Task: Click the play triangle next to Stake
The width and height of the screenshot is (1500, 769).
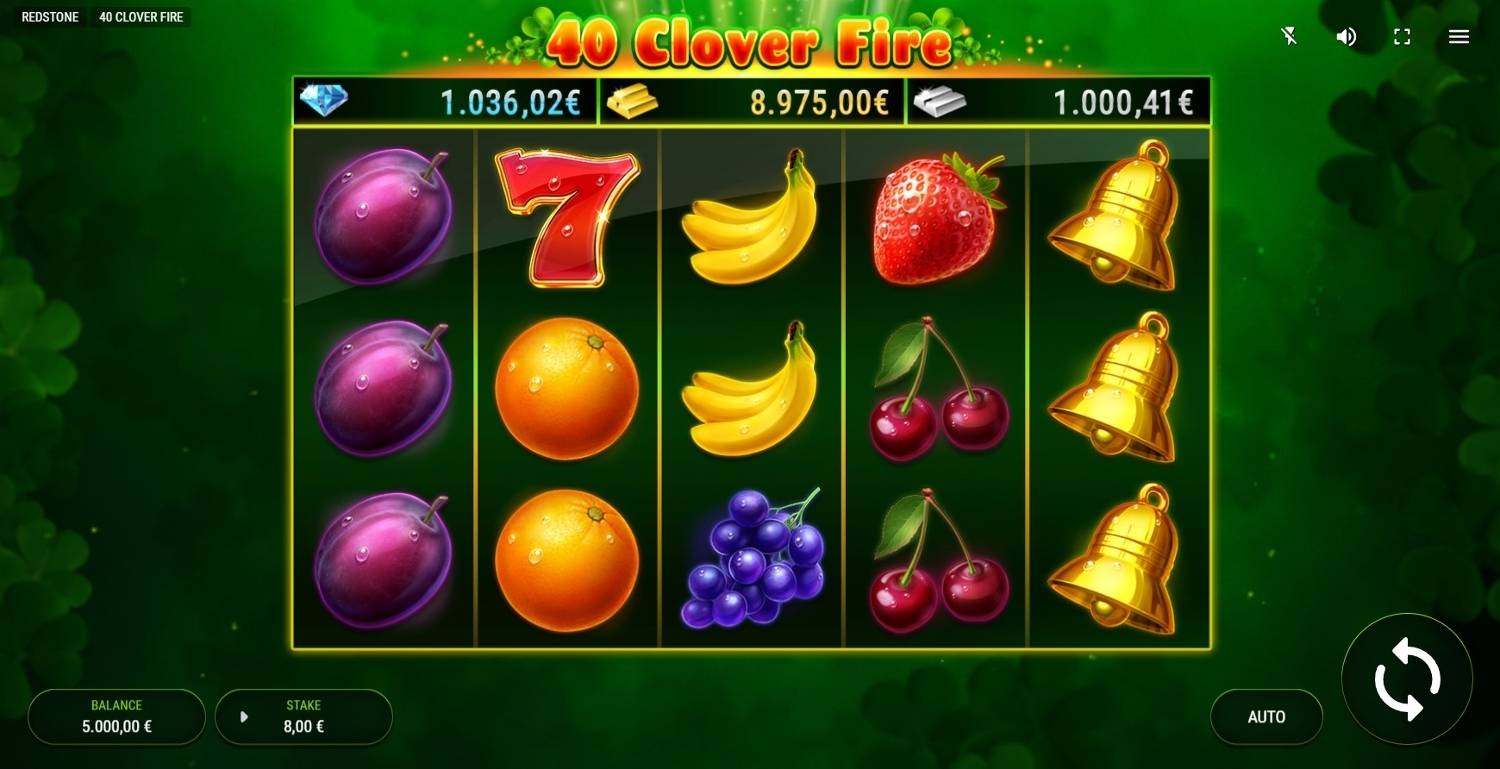Action: coord(243,716)
